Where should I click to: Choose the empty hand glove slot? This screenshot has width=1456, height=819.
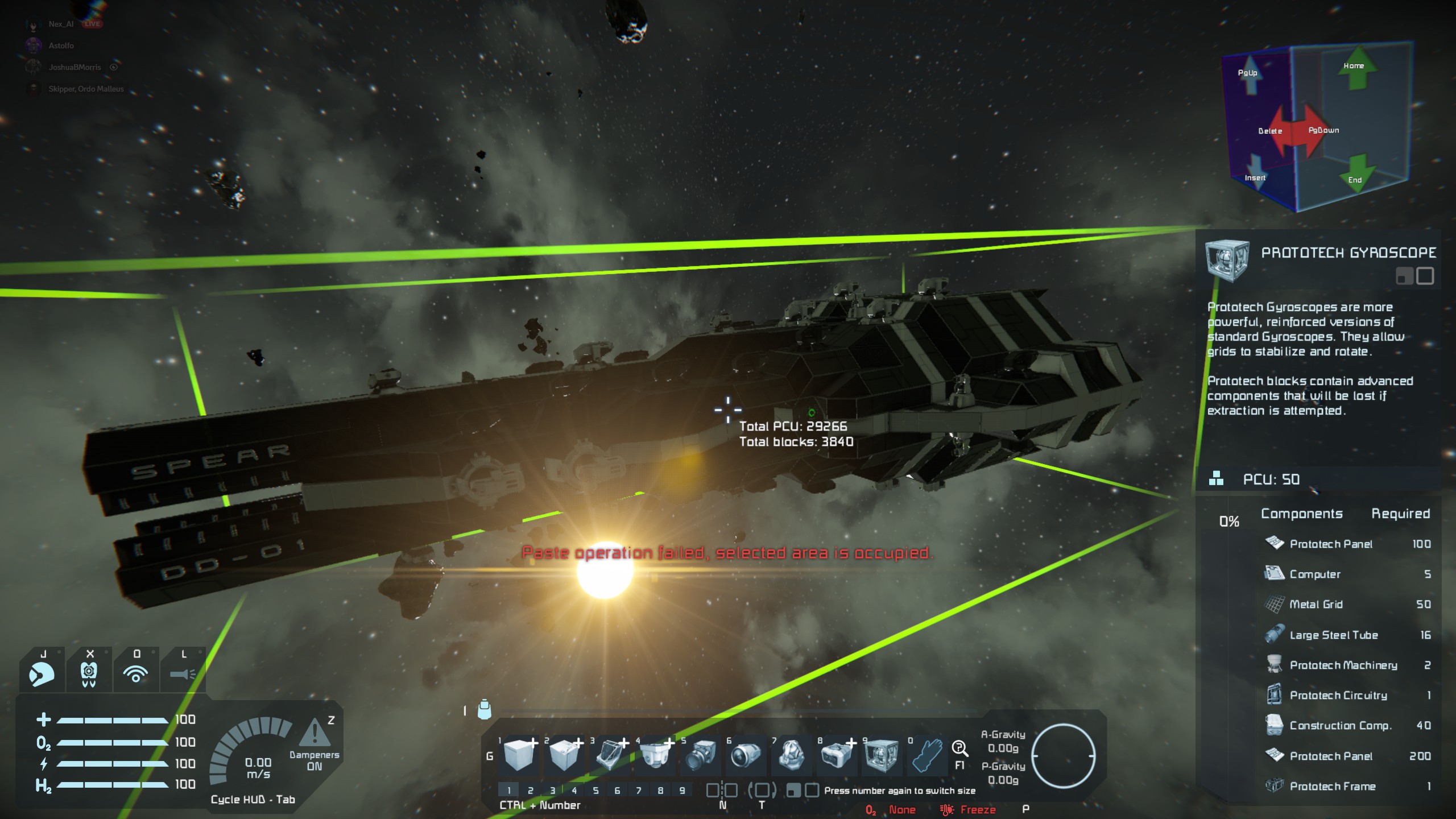(x=926, y=755)
